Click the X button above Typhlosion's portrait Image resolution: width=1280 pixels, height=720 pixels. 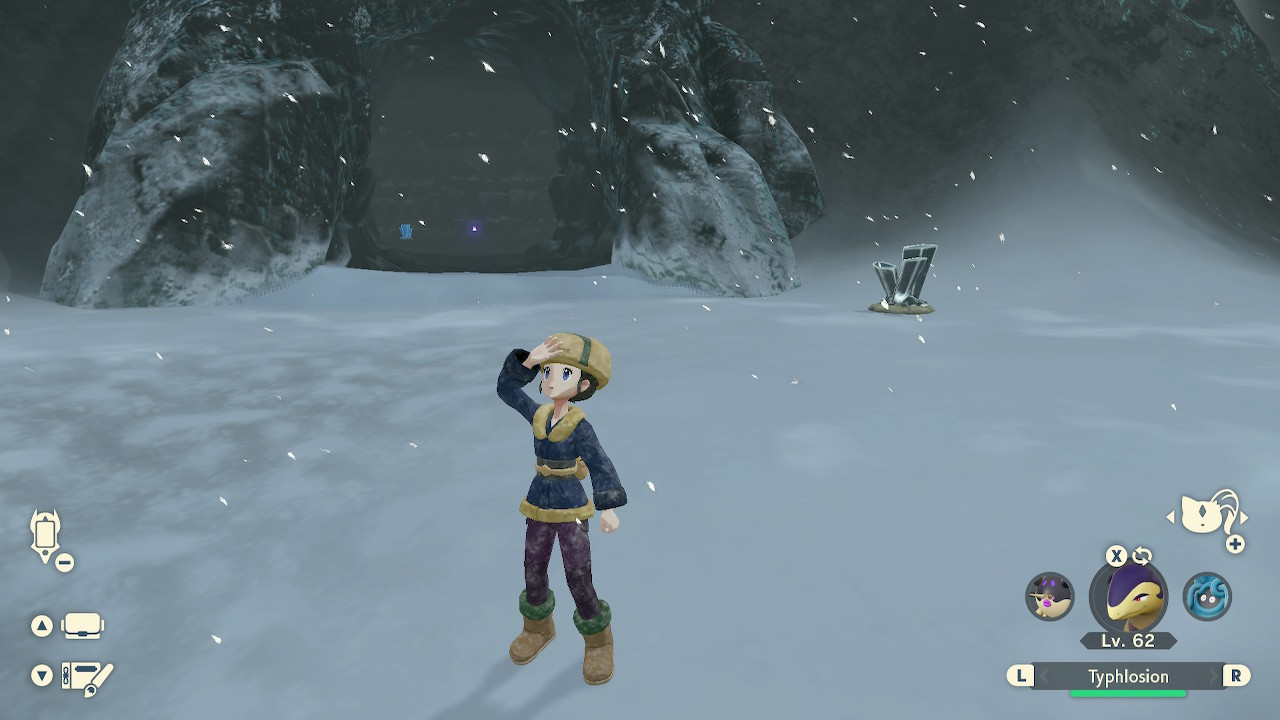(1116, 555)
